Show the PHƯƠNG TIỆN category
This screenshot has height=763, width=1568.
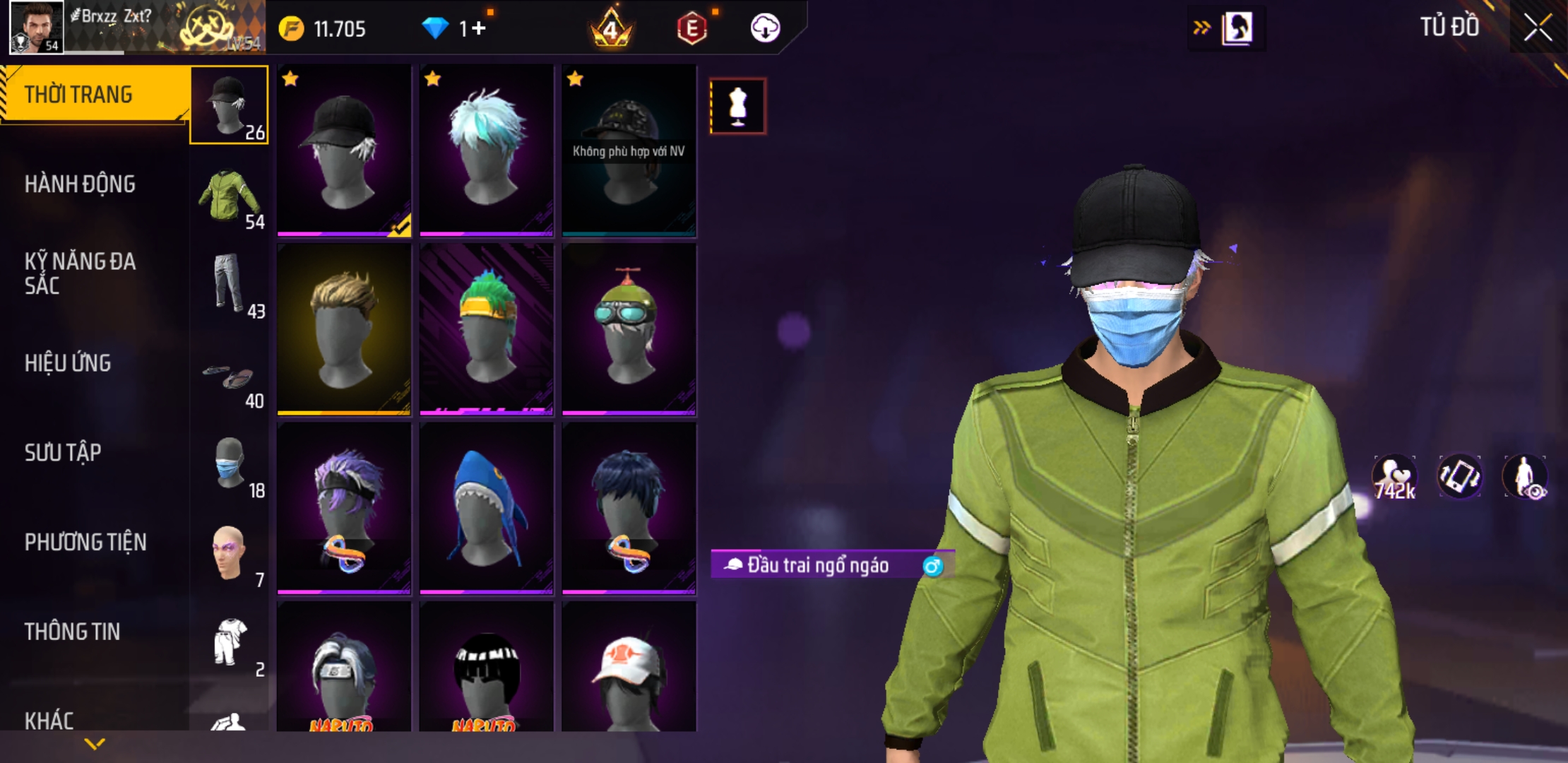pyautogui.click(x=85, y=543)
